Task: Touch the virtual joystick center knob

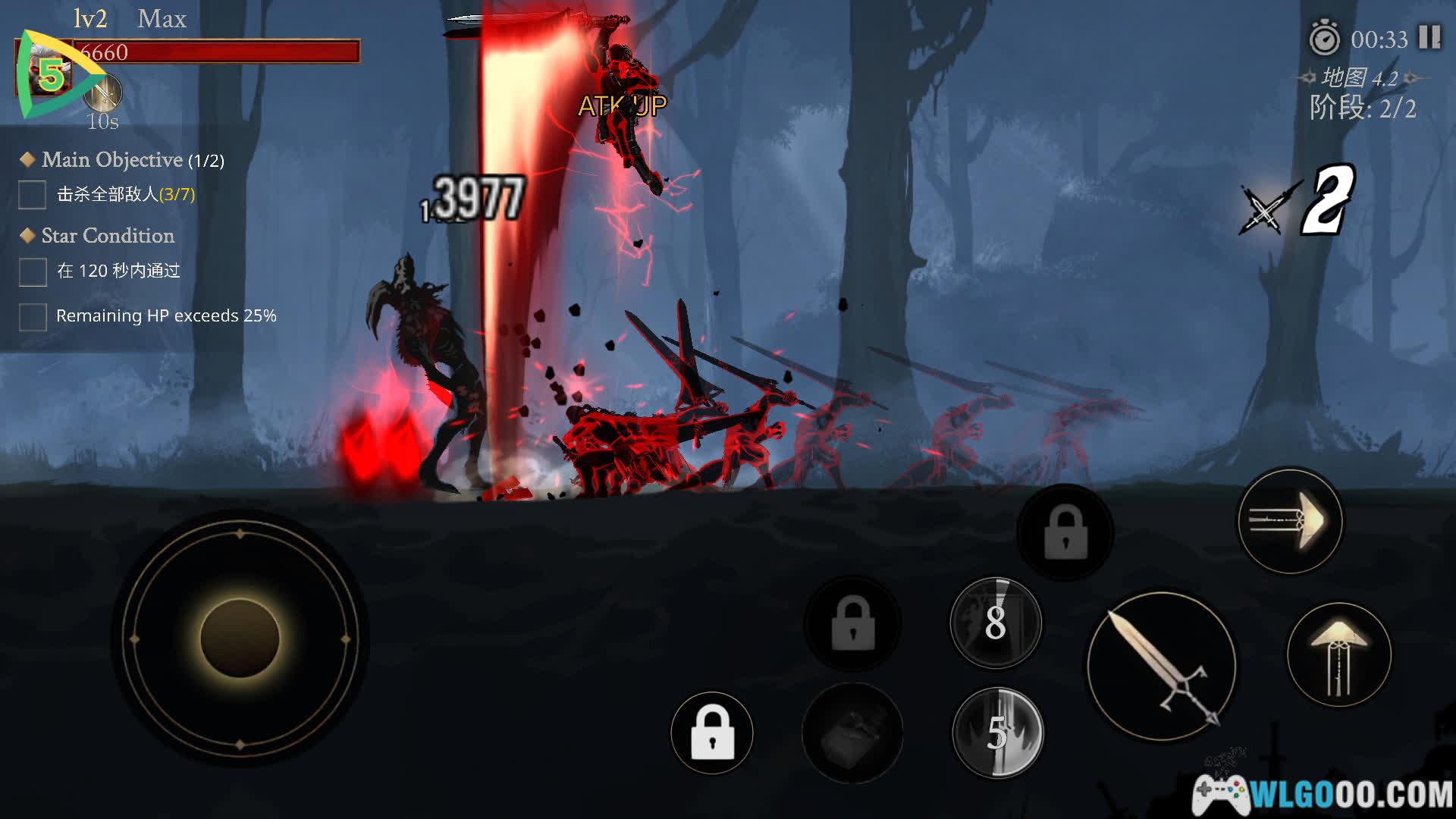Action: pos(240,638)
